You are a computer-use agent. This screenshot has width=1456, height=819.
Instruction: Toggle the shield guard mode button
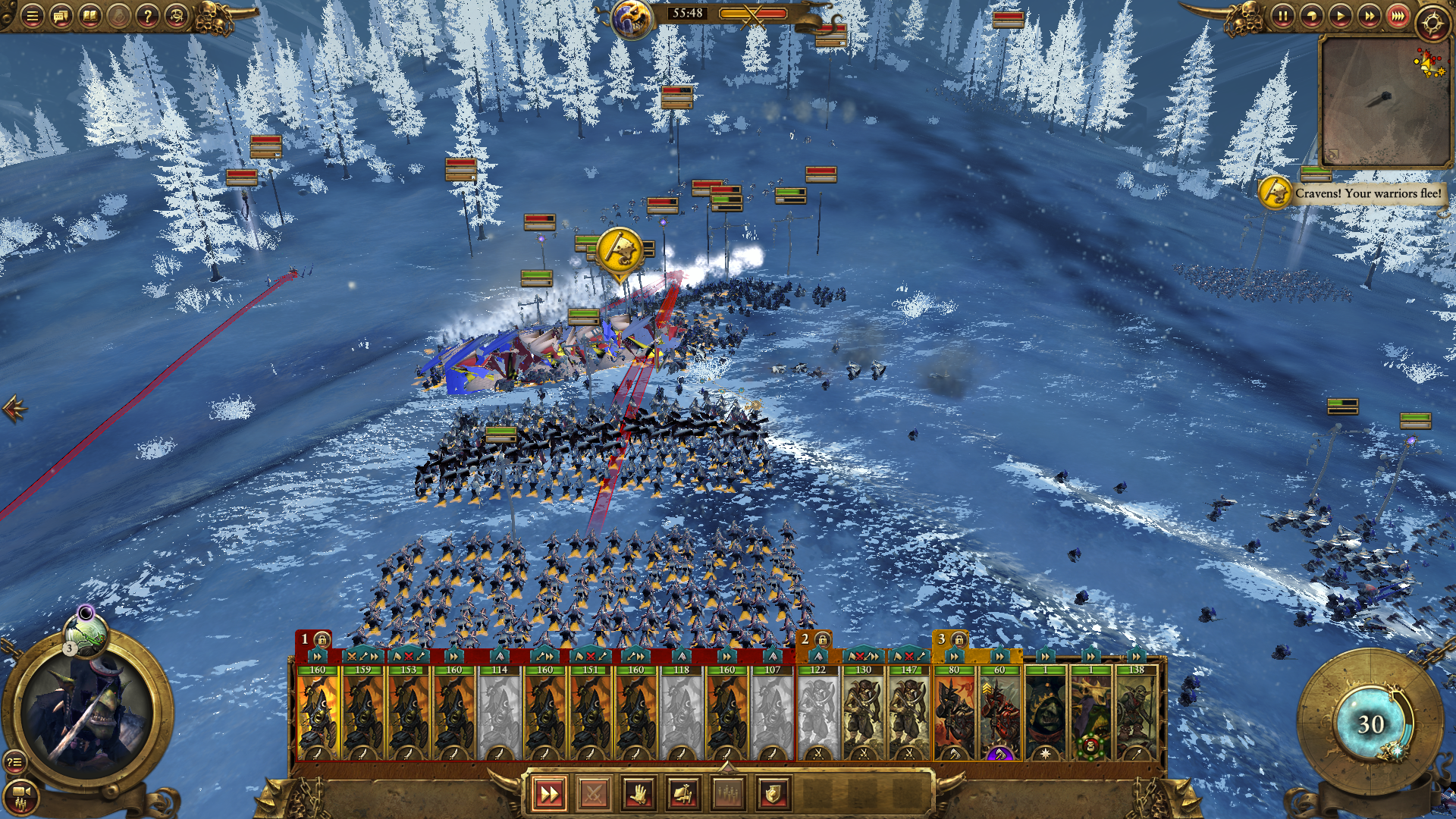point(773,794)
